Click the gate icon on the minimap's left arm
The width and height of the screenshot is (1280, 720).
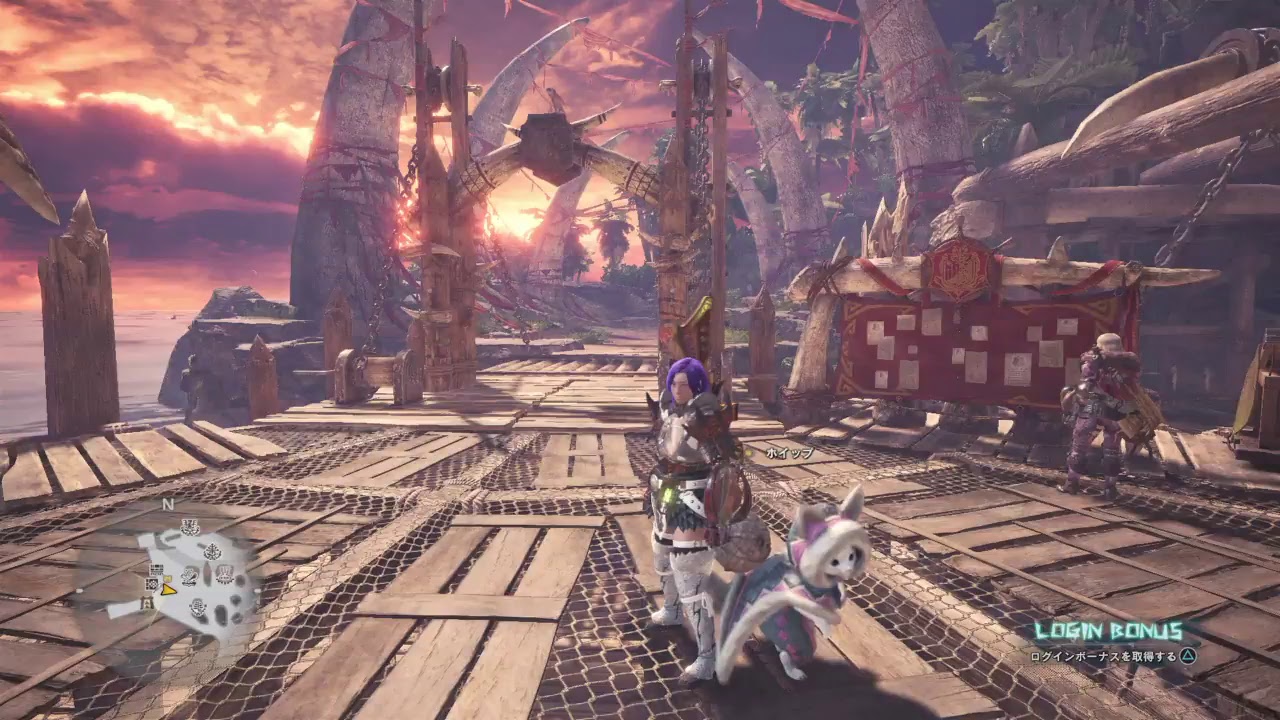[x=148, y=602]
